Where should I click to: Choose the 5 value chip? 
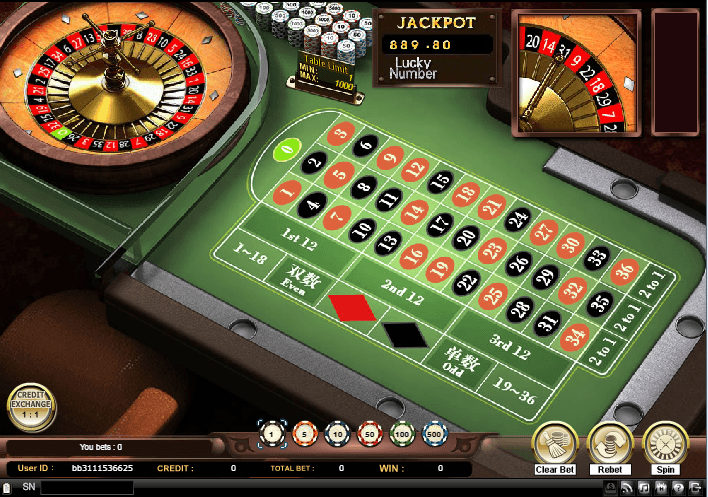coord(304,435)
